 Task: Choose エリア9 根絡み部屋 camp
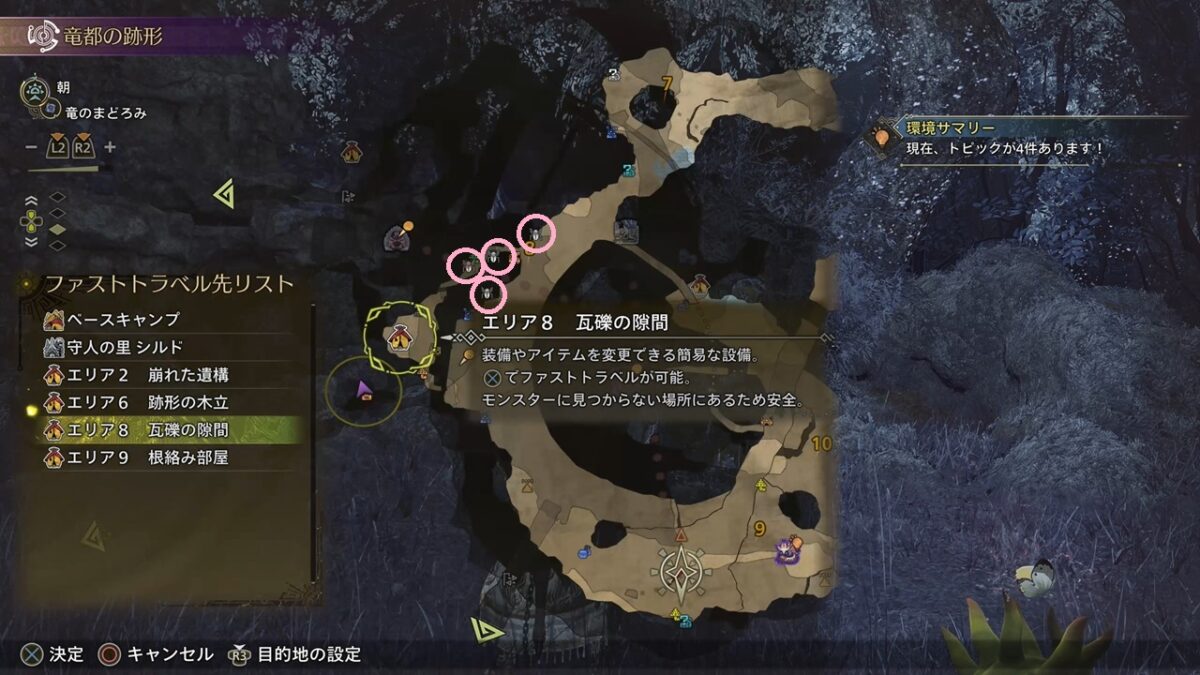tap(147, 459)
